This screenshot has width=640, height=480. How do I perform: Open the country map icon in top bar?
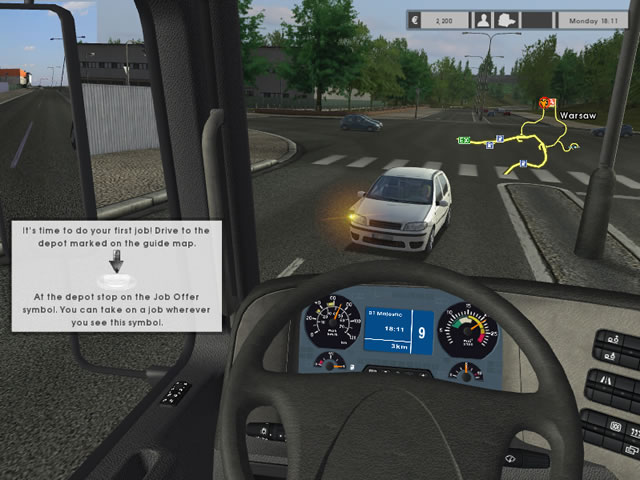(508, 19)
